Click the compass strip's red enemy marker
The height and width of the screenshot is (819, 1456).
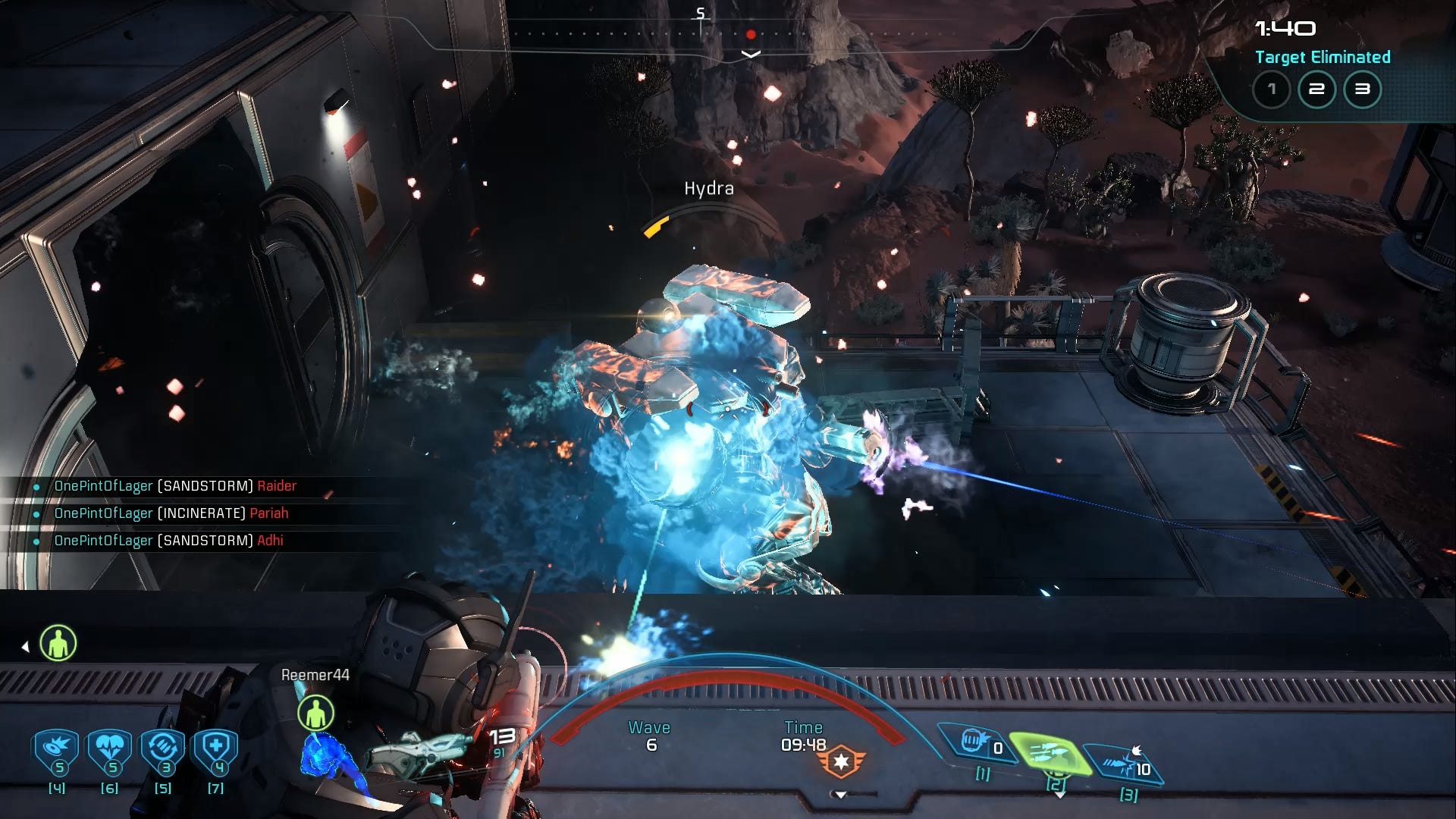coord(750,35)
